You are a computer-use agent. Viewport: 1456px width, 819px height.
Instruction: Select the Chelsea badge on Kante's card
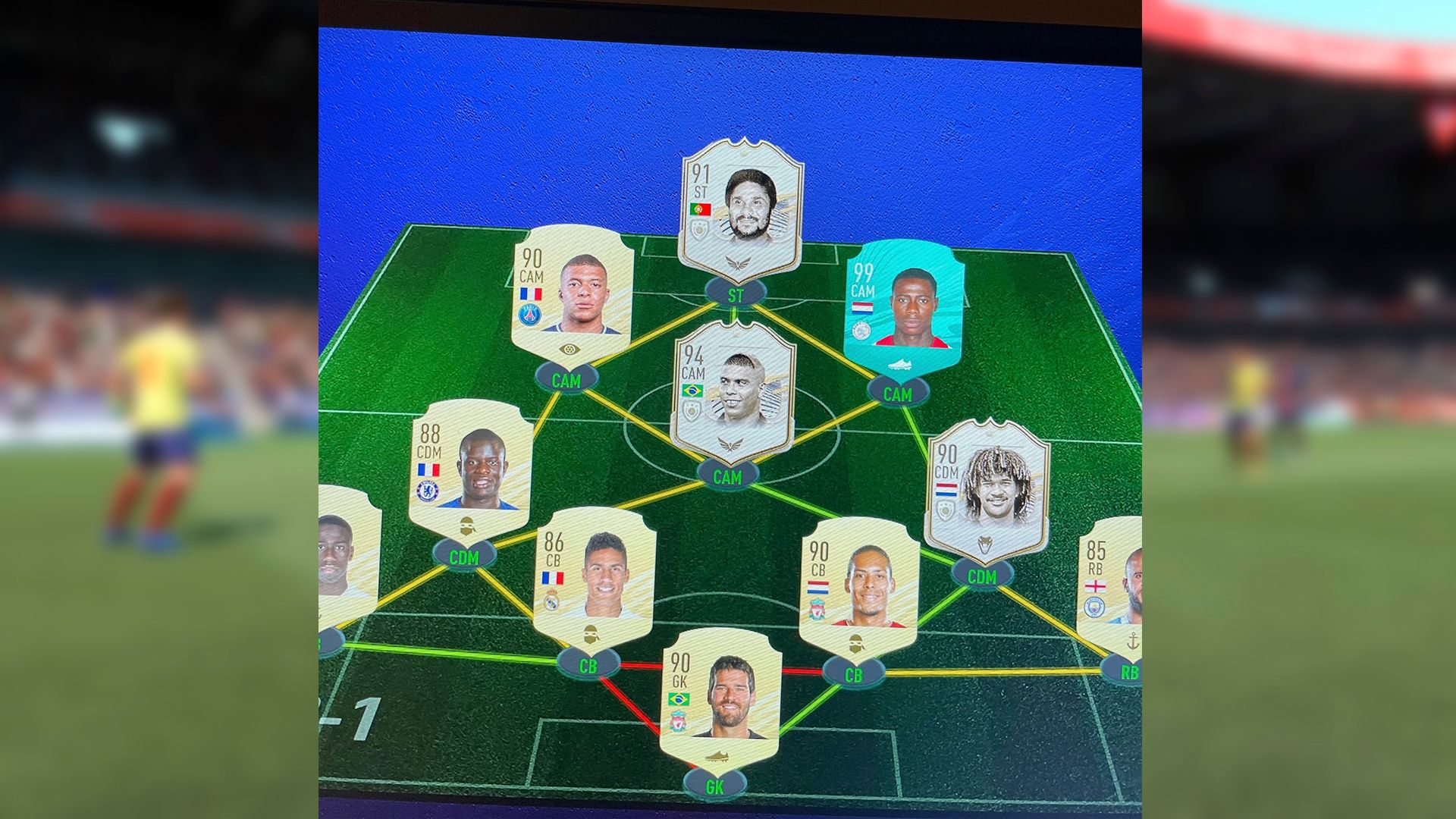click(427, 491)
